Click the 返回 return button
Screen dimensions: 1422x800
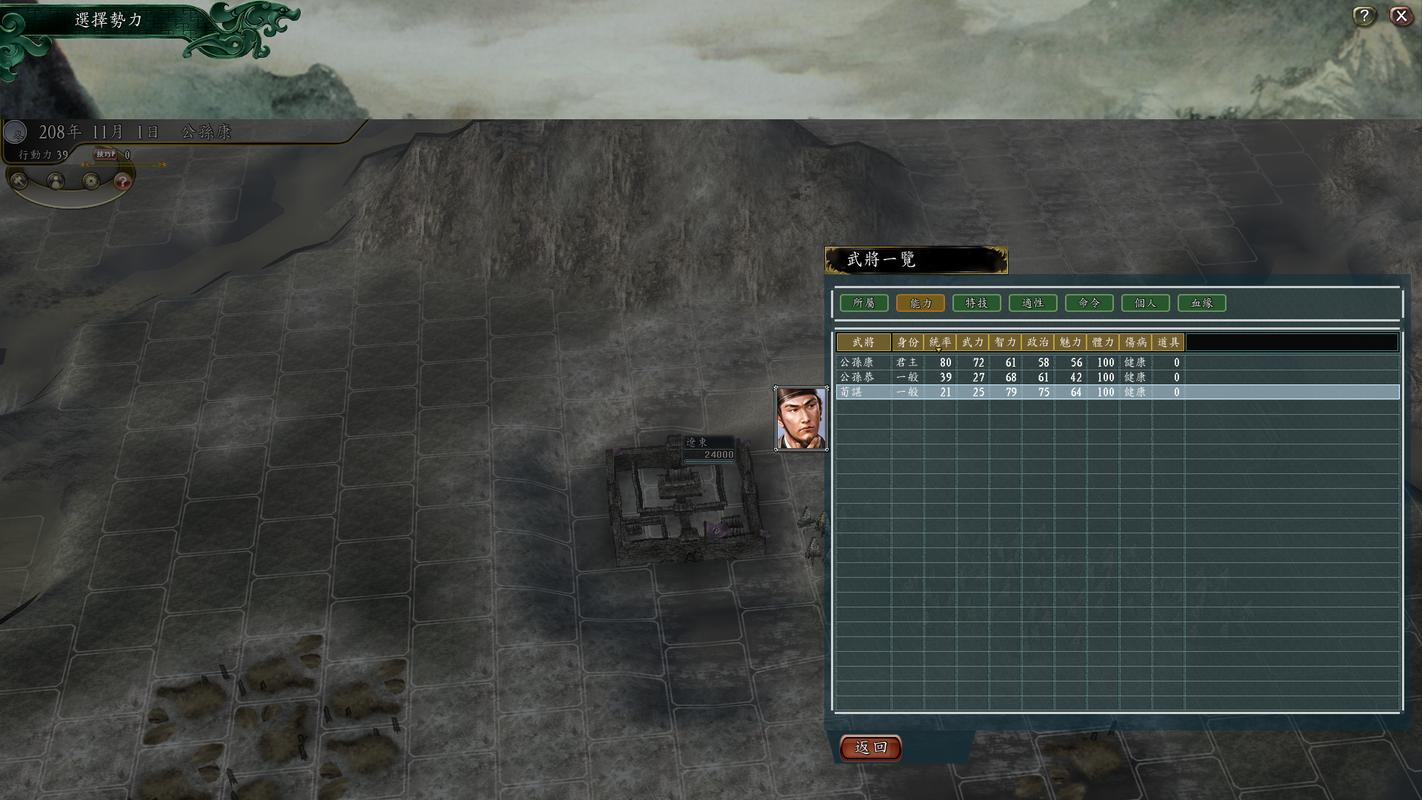coord(870,747)
